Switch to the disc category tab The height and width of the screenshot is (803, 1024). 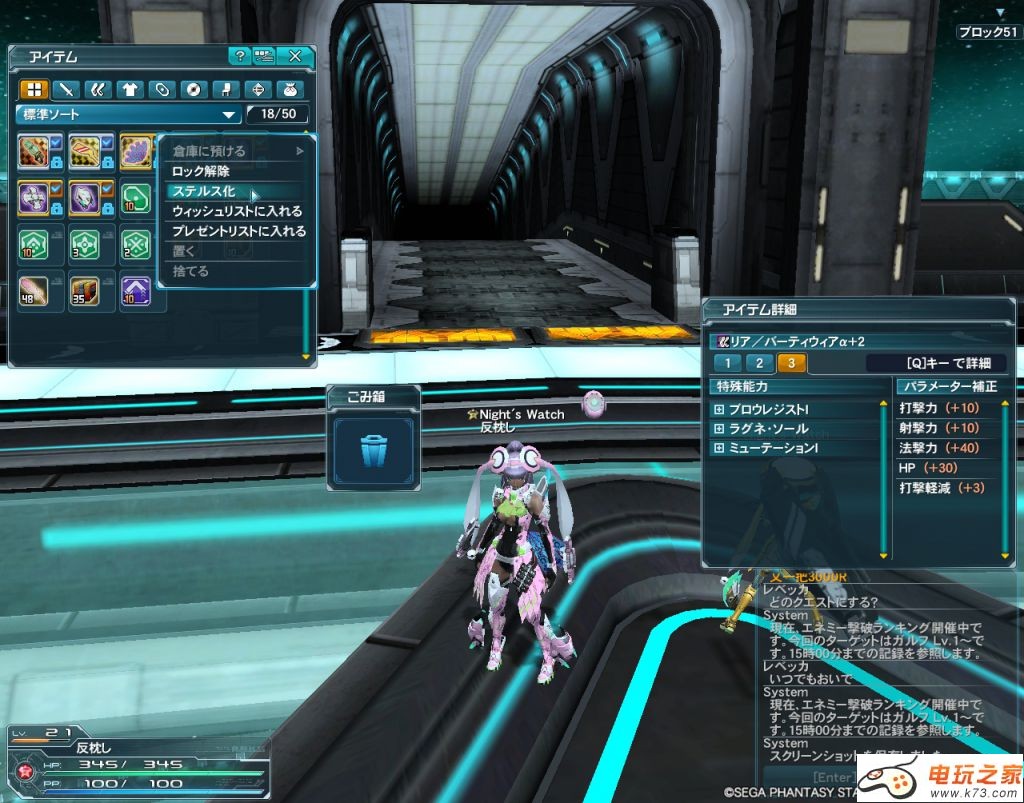[x=194, y=89]
